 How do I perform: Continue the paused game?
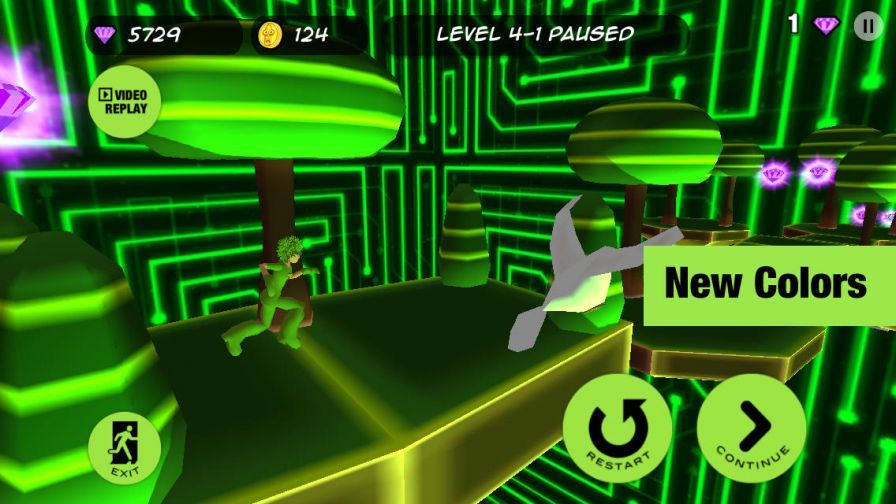751,430
